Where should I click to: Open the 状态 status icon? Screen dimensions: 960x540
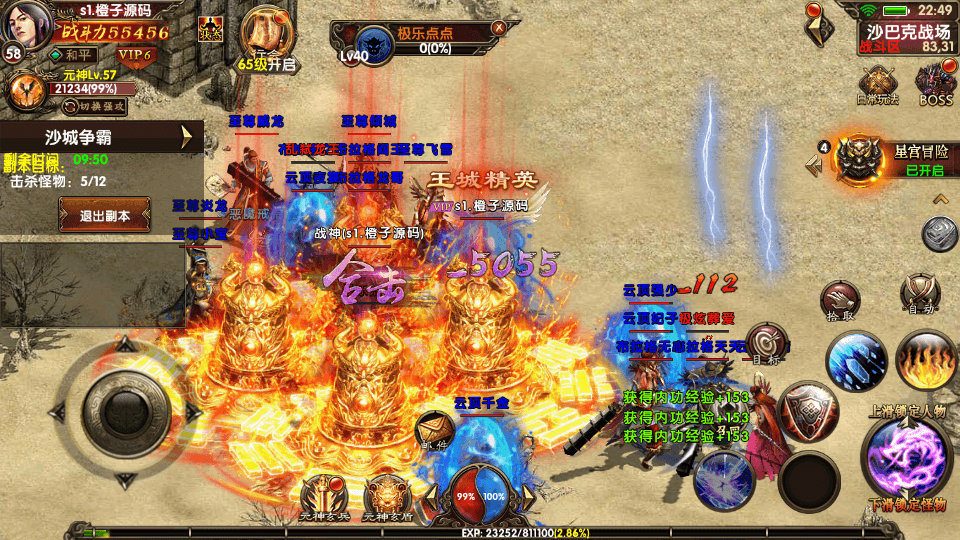pos(211,28)
